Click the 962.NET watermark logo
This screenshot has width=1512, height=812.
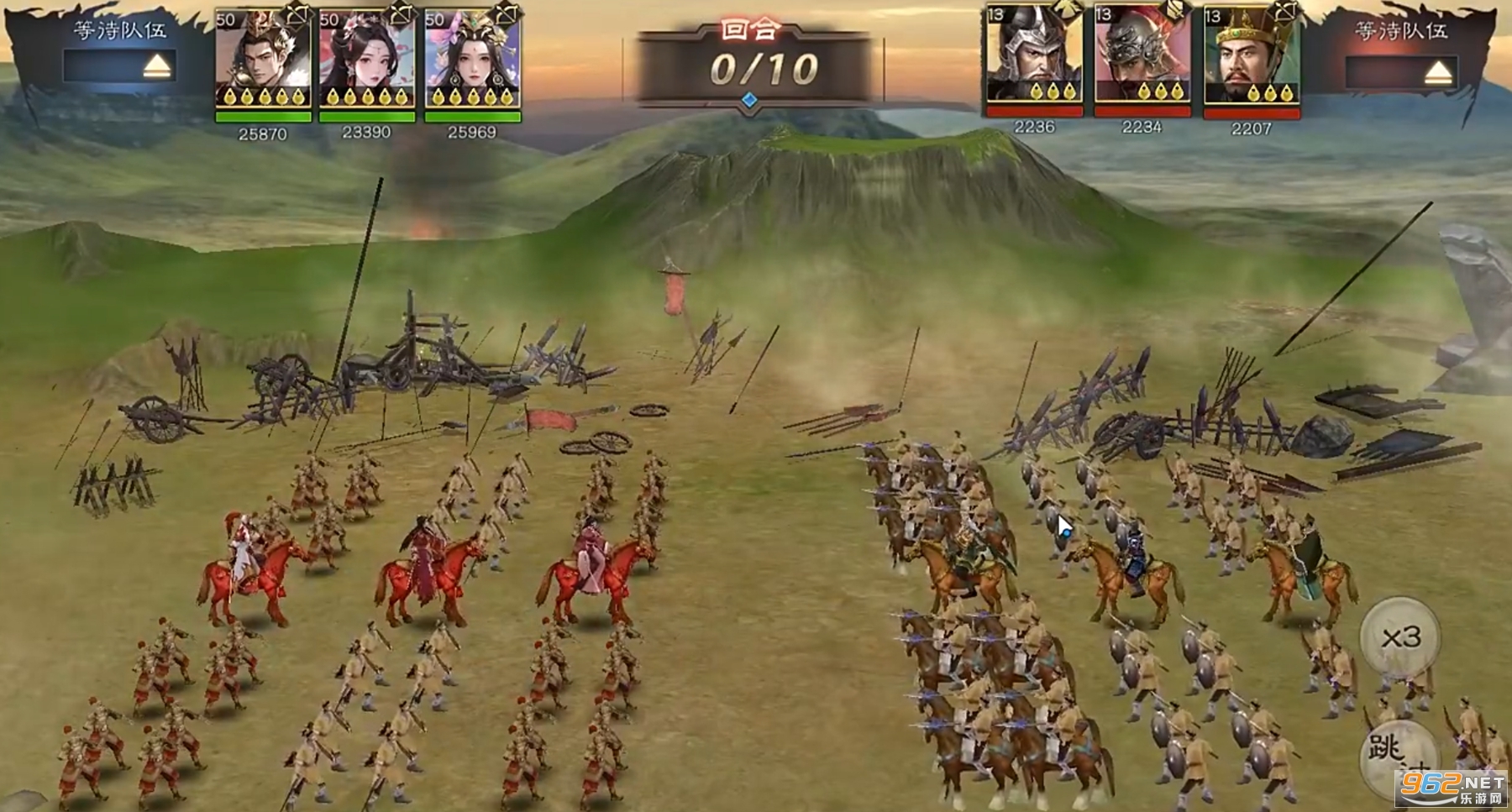click(x=1450, y=787)
